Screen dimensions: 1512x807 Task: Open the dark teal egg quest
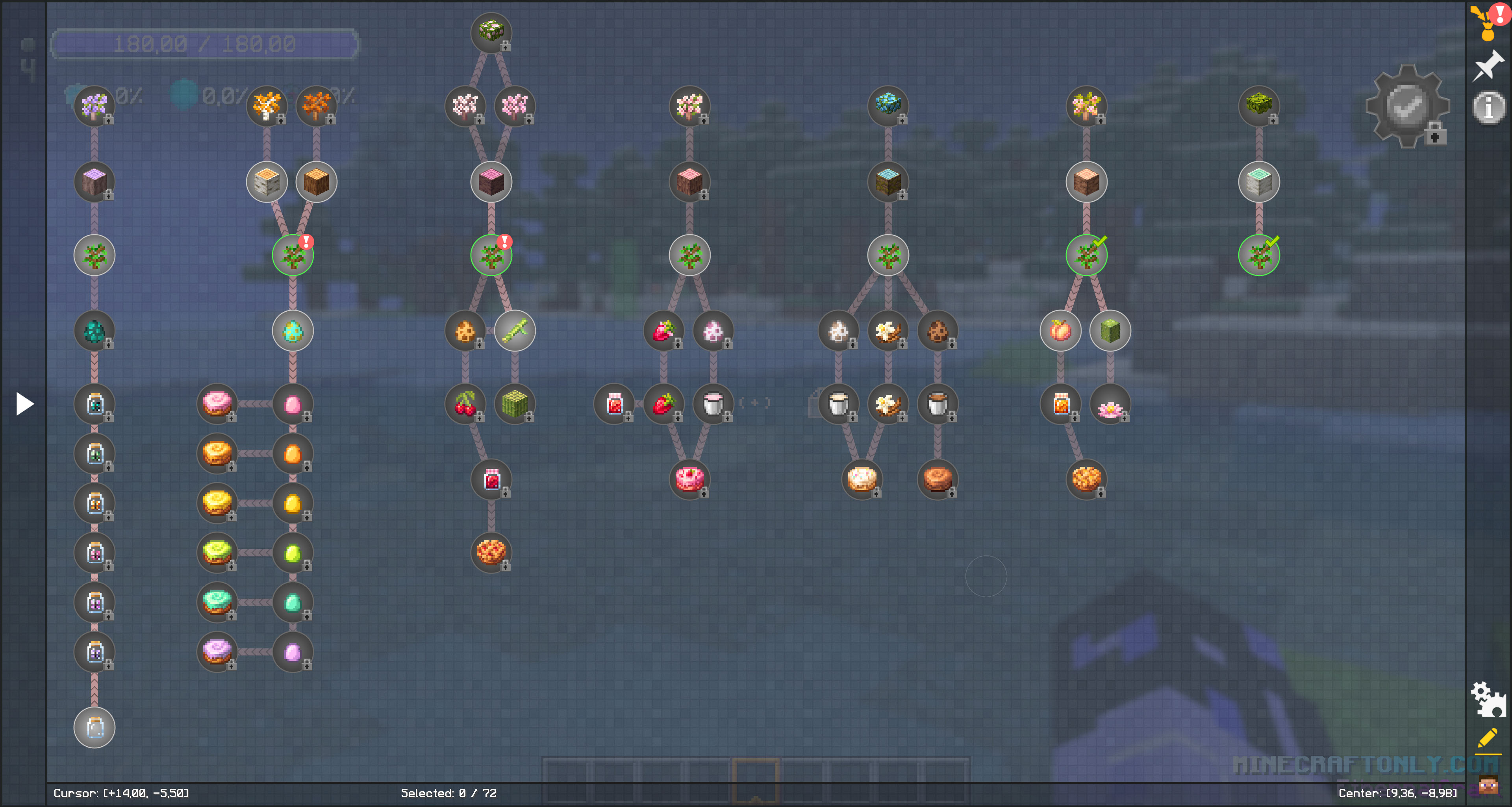click(94, 331)
